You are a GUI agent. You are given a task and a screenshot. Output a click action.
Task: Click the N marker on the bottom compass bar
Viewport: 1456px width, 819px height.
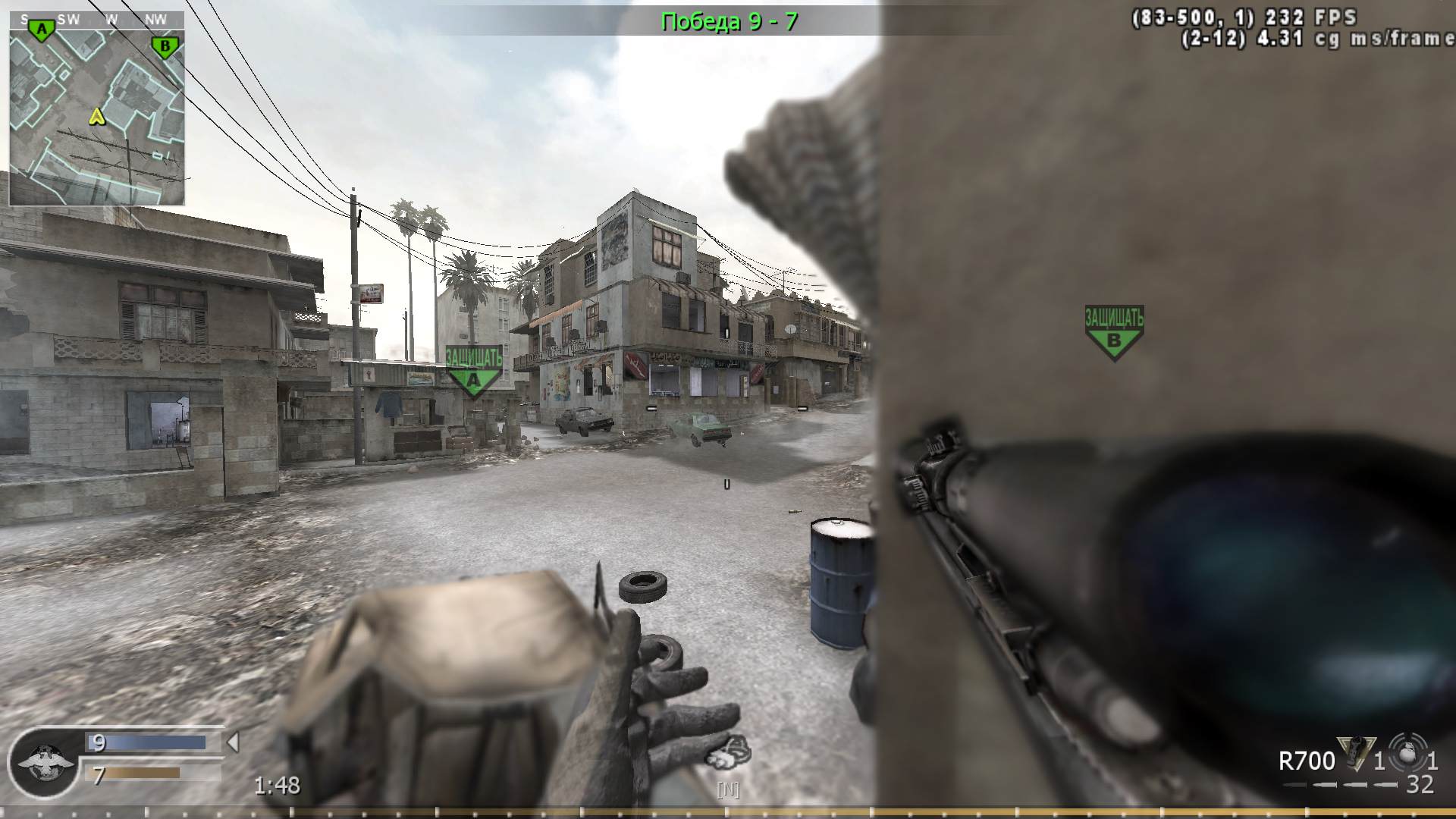coord(729,791)
